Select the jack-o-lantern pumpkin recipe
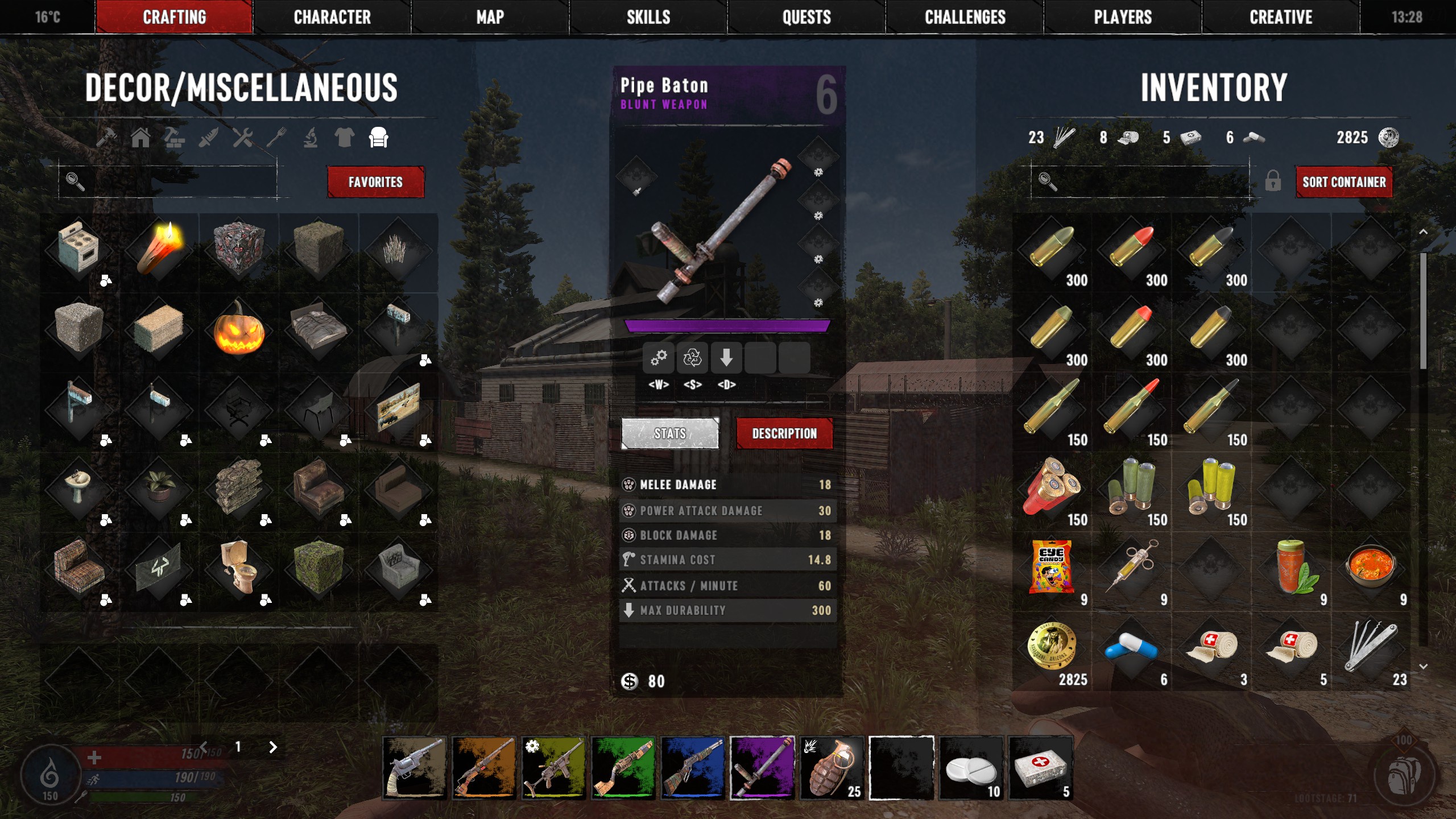 pos(239,329)
